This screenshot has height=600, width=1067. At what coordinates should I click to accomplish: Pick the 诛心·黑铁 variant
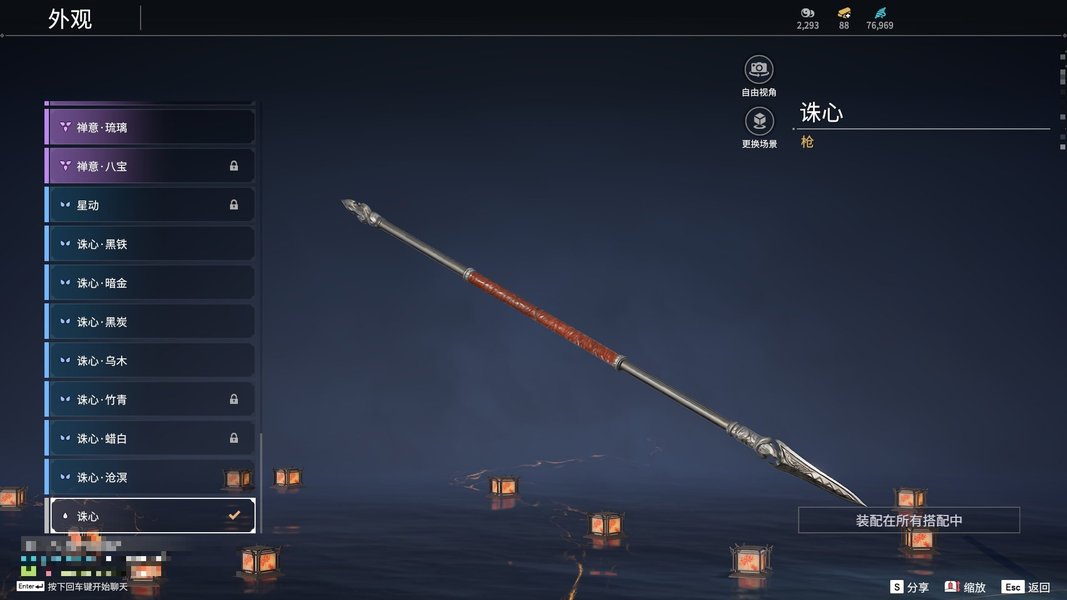coord(150,244)
